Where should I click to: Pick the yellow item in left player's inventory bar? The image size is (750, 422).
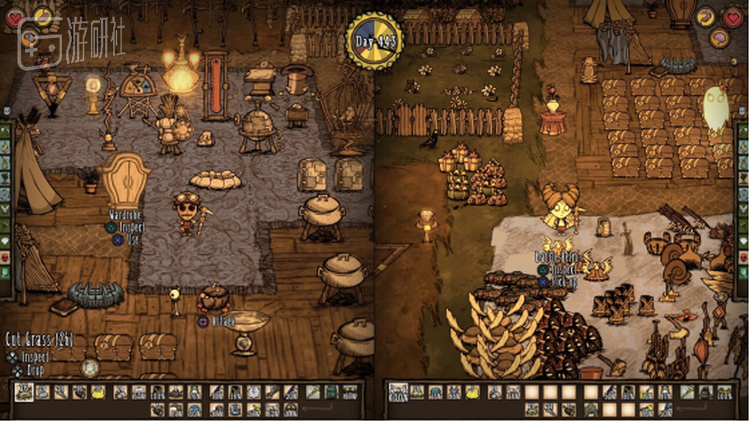(x=100, y=392)
